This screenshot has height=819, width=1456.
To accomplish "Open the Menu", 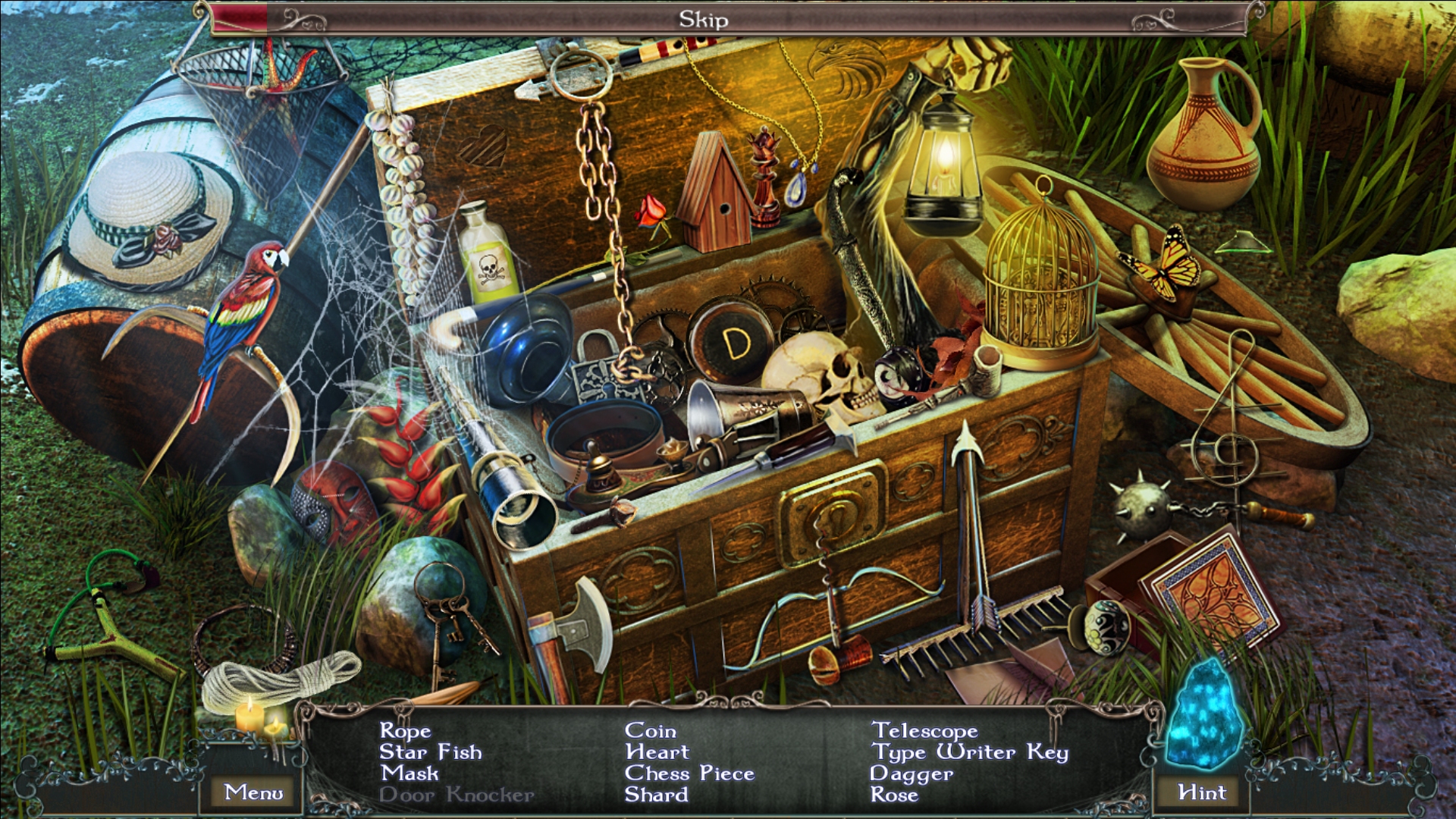I will coord(253,791).
